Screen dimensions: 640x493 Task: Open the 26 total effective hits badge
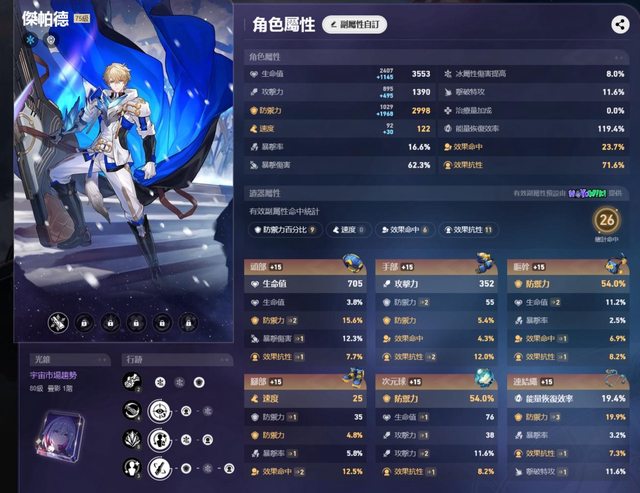605,221
